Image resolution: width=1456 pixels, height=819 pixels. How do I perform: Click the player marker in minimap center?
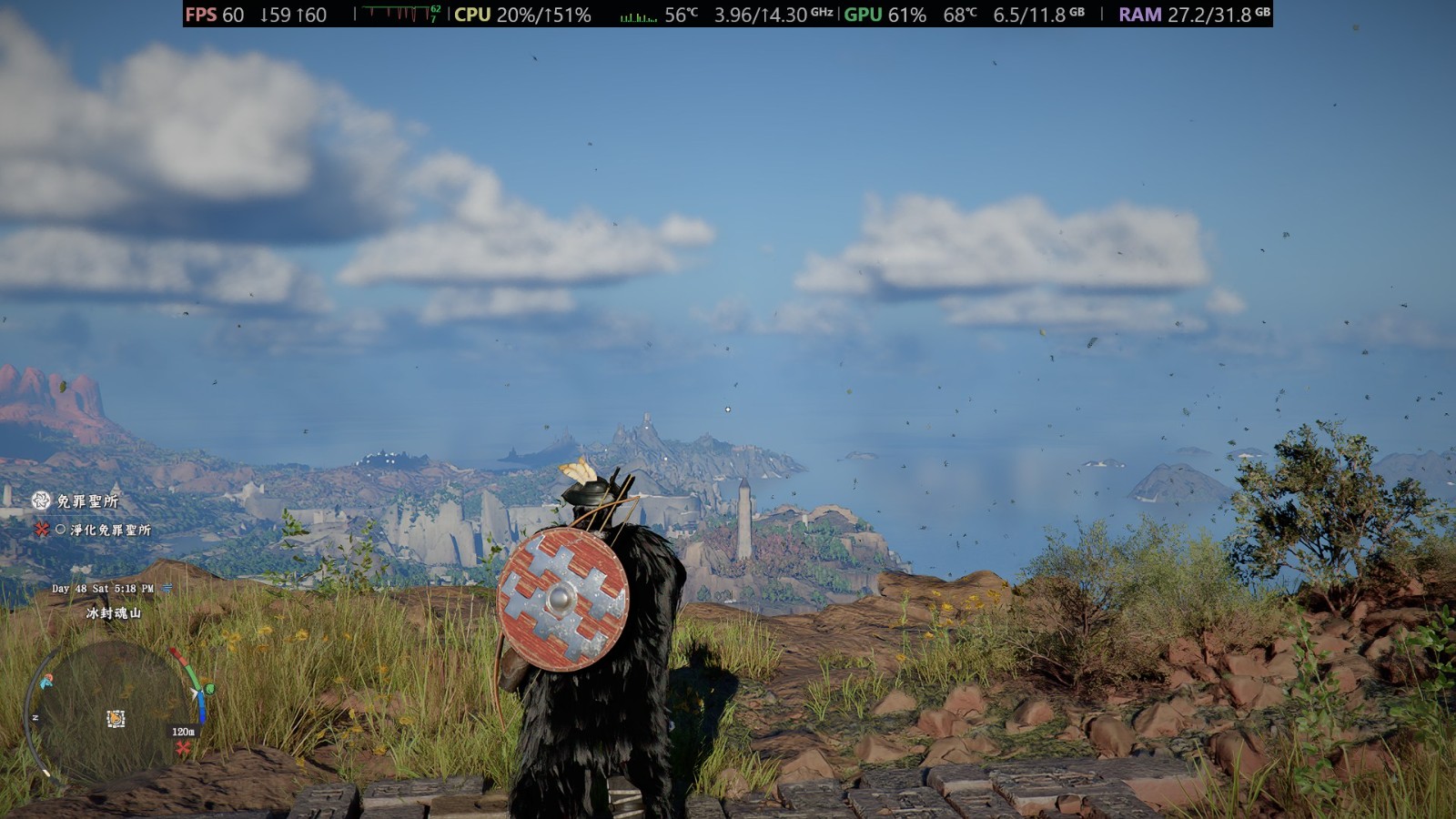[x=116, y=719]
